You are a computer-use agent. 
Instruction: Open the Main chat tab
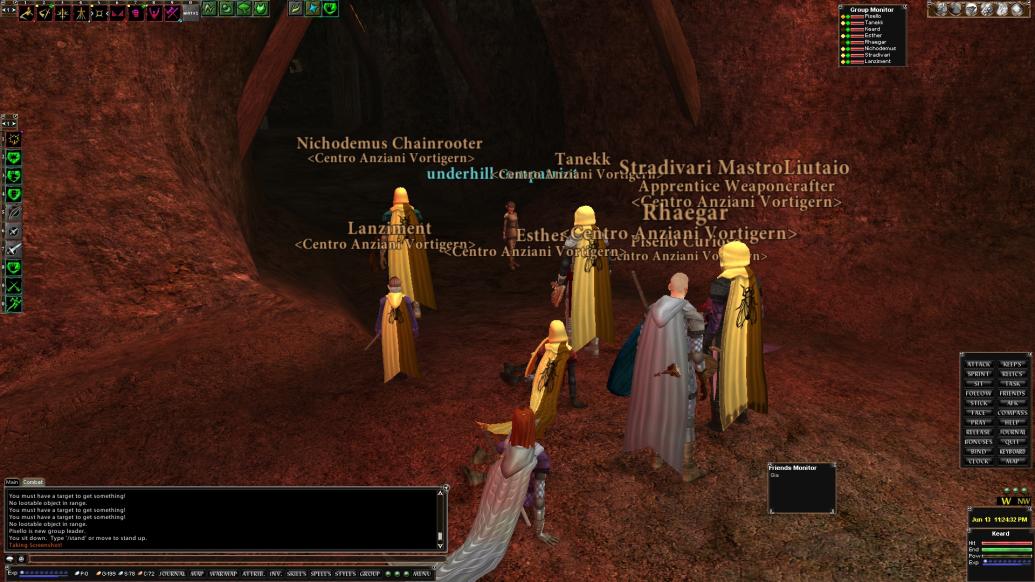13,482
